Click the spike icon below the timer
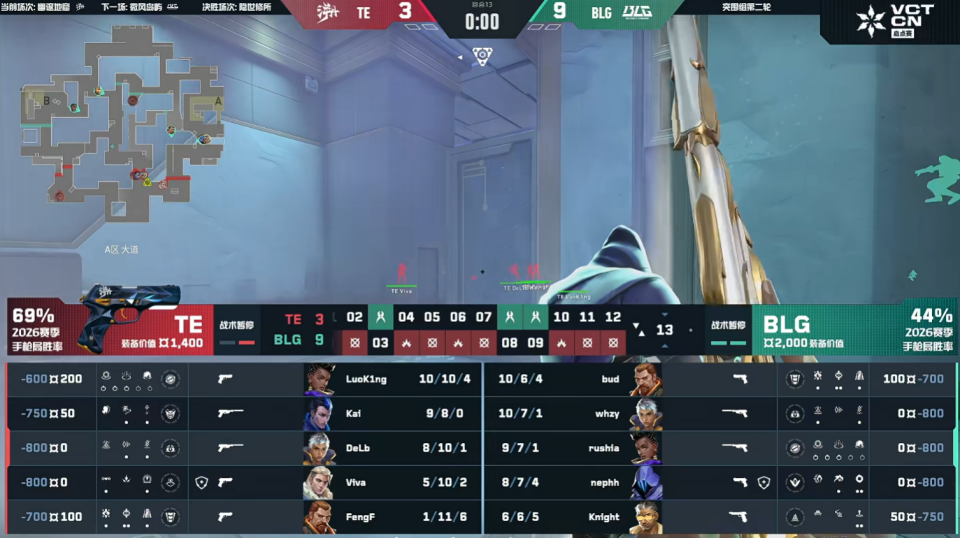960x538 pixels. tap(482, 55)
